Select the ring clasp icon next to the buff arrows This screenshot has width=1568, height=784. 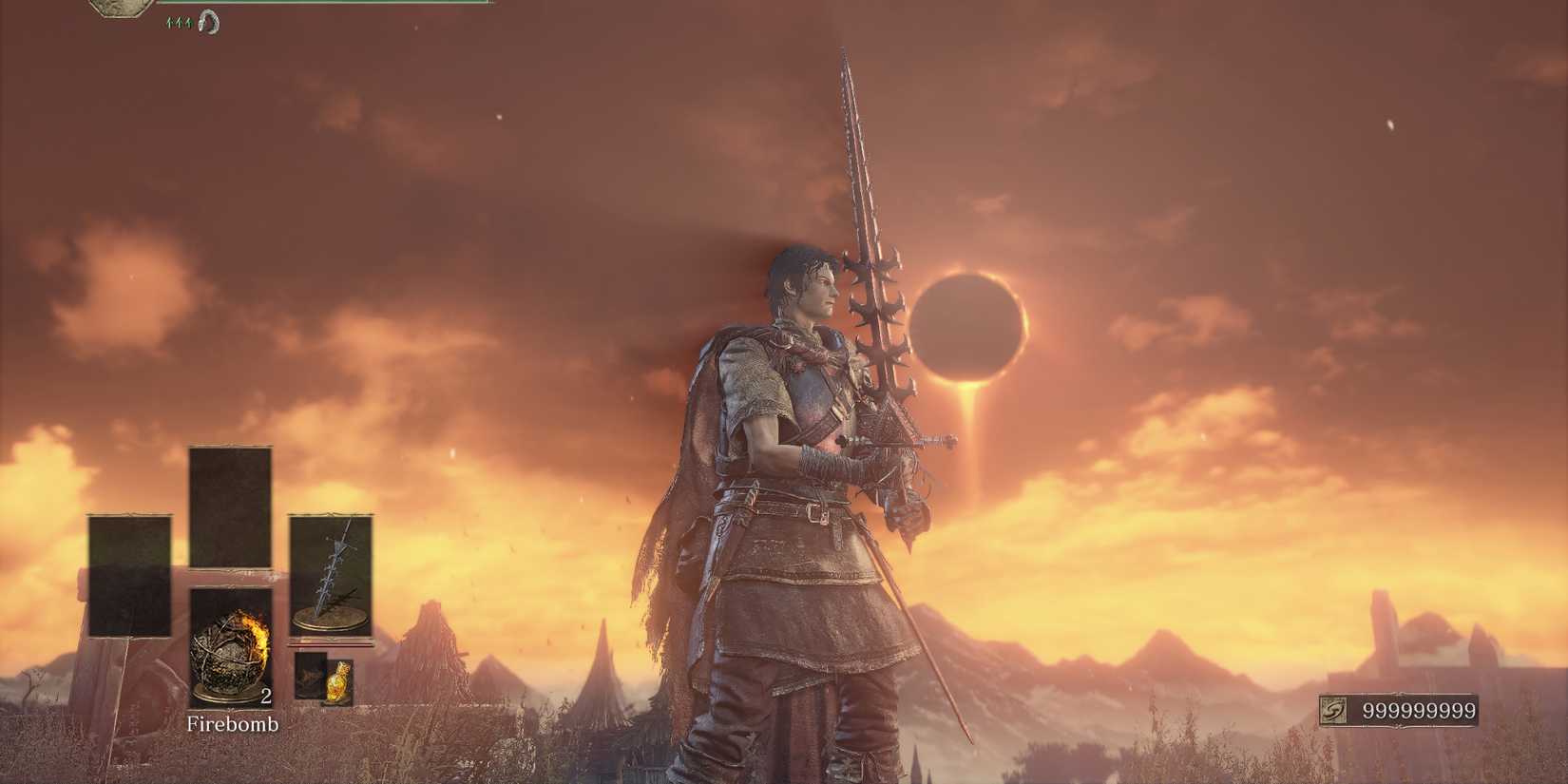click(209, 23)
